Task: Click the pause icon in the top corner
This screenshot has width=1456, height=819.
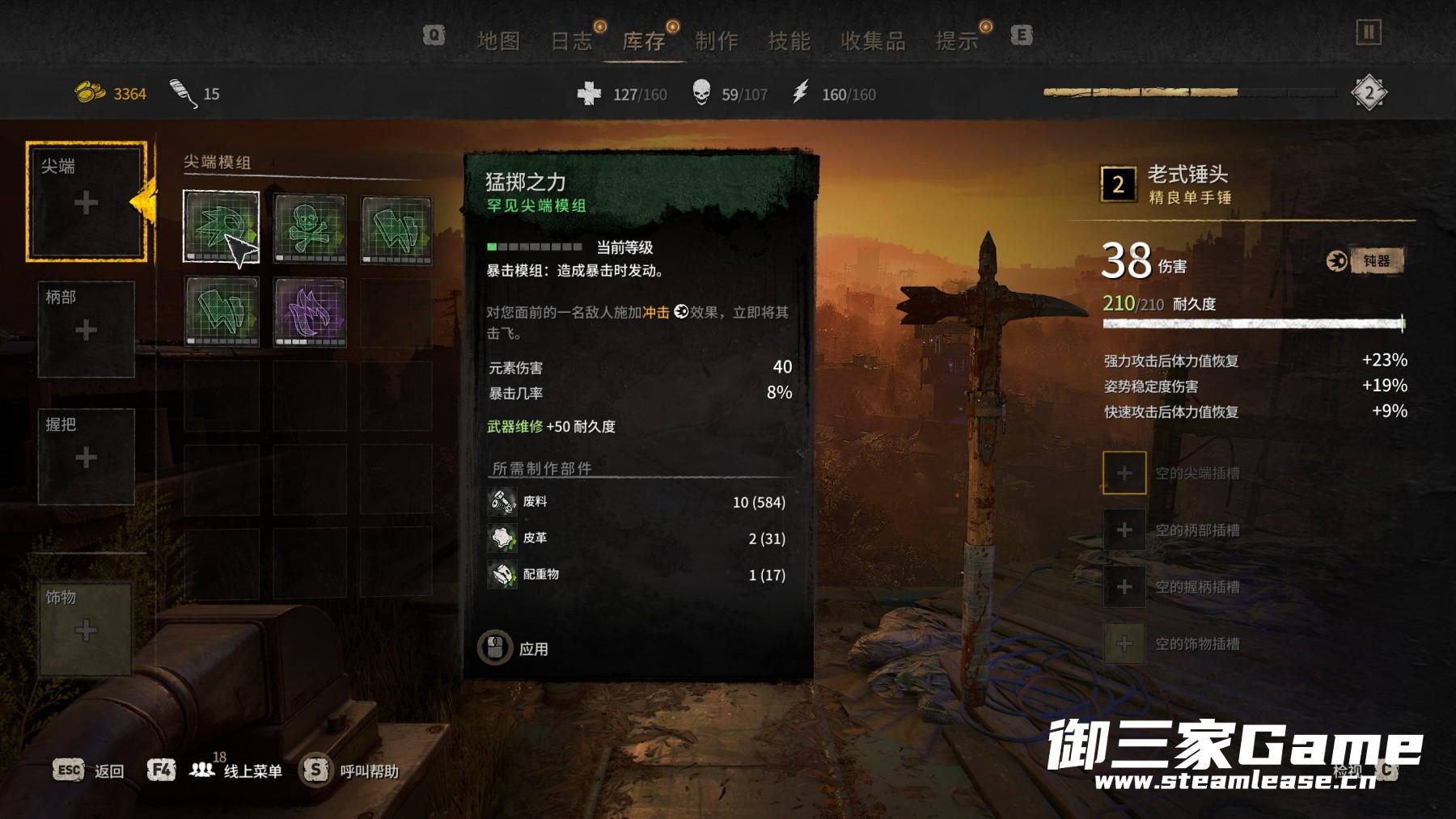Action: [1369, 32]
